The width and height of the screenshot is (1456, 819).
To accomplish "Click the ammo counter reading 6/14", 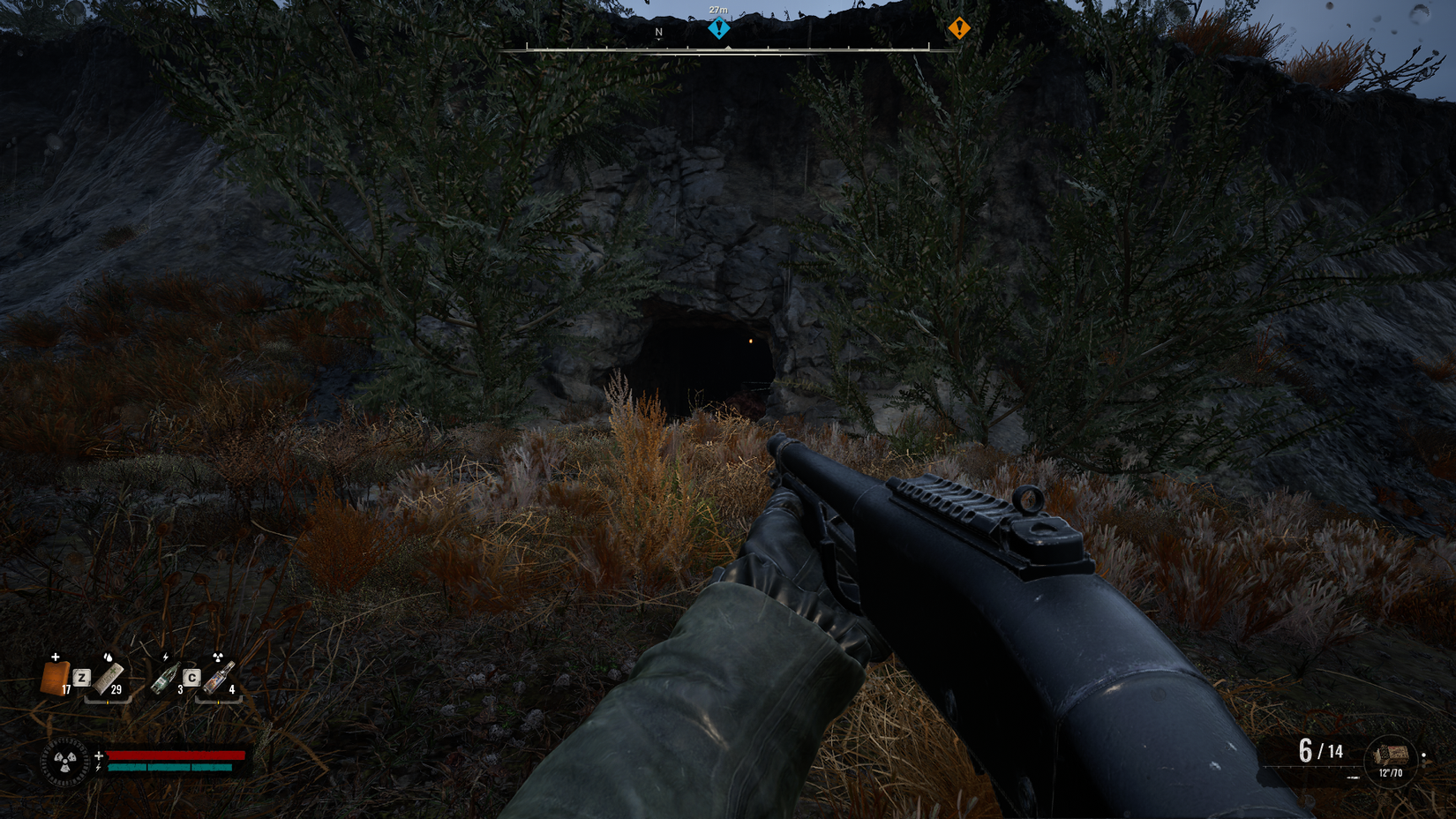I will tap(1319, 751).
